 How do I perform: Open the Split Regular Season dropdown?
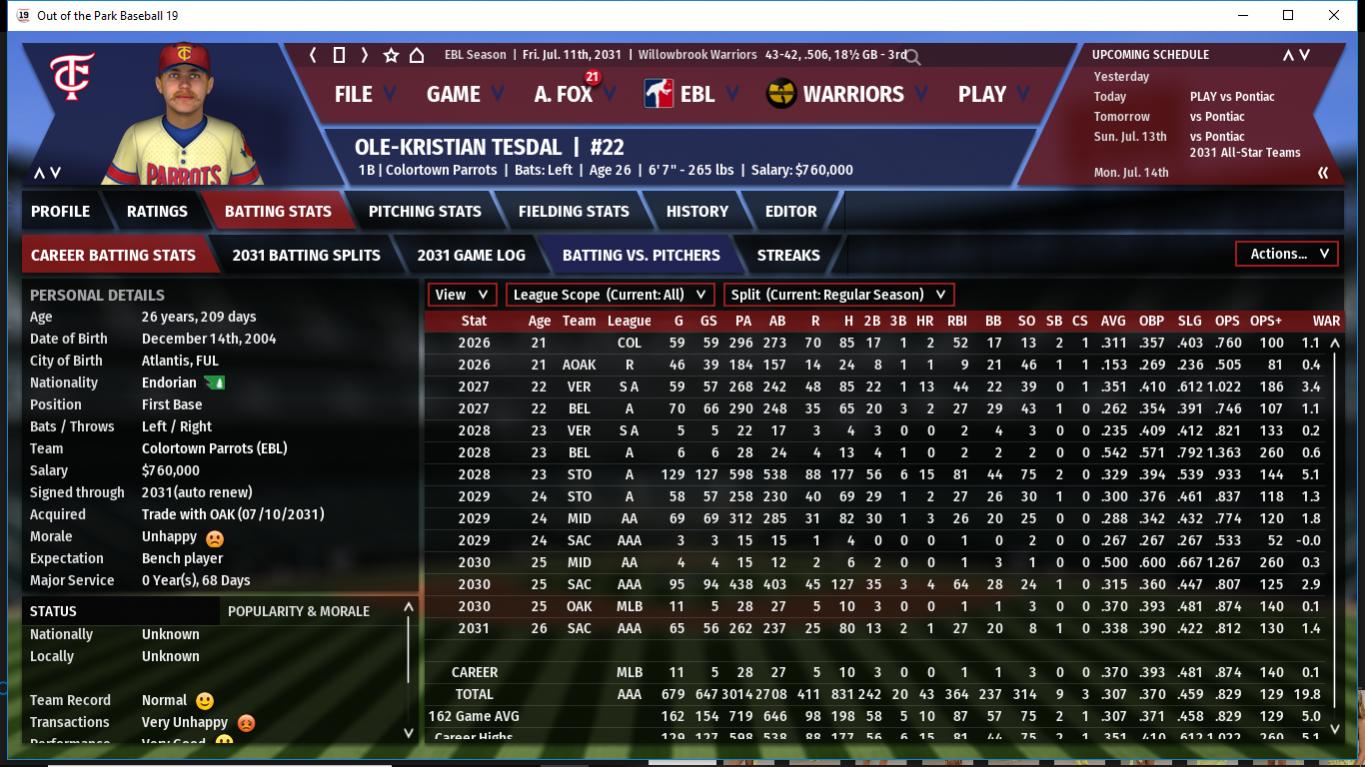tap(838, 295)
